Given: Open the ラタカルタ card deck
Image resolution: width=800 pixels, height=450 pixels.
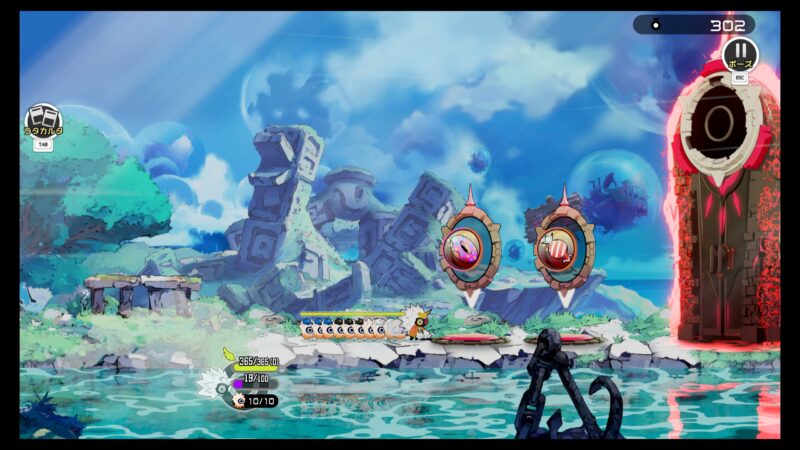Looking at the screenshot, I should click(43, 120).
